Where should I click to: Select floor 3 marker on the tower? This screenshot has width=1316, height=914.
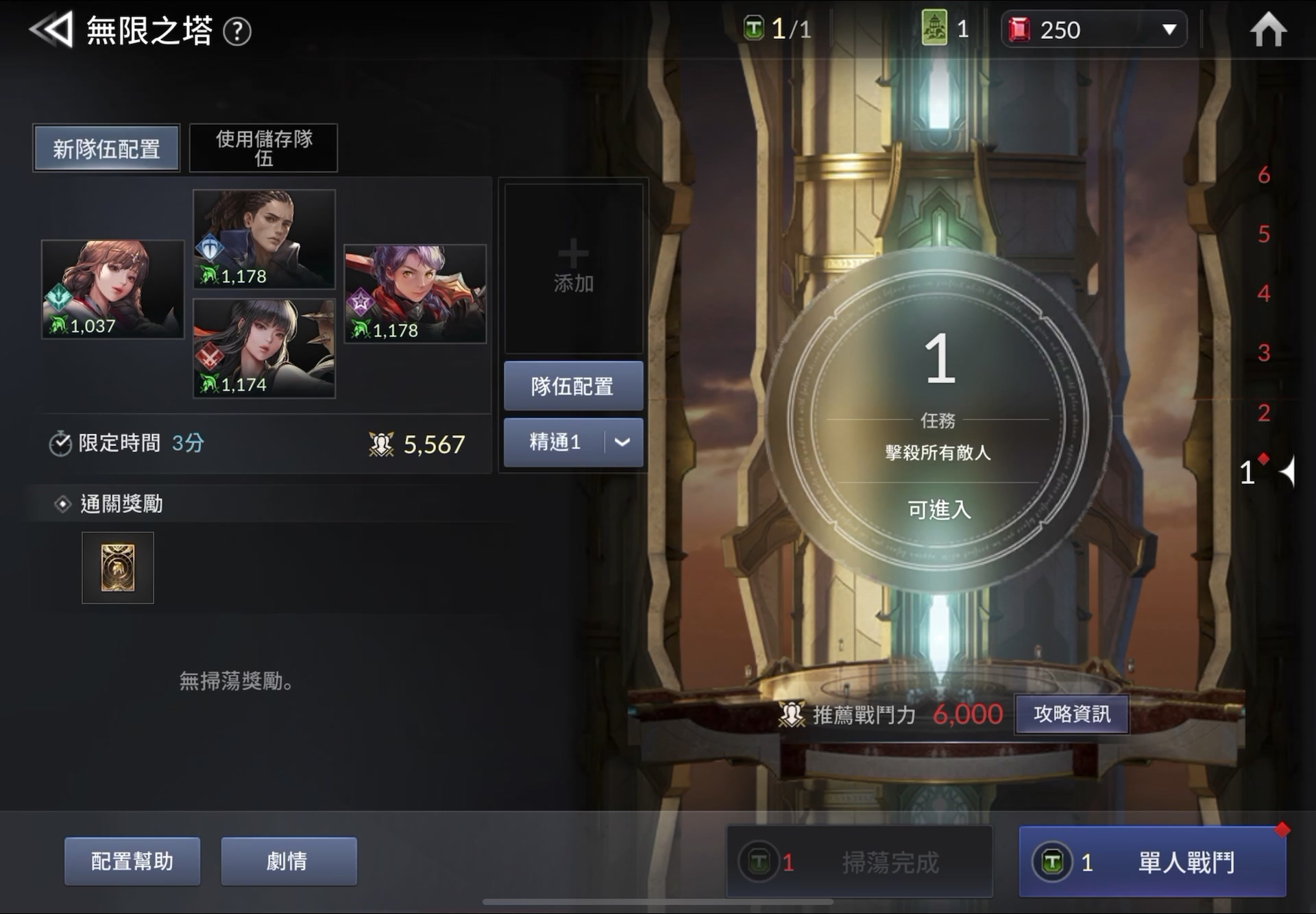click(1263, 354)
